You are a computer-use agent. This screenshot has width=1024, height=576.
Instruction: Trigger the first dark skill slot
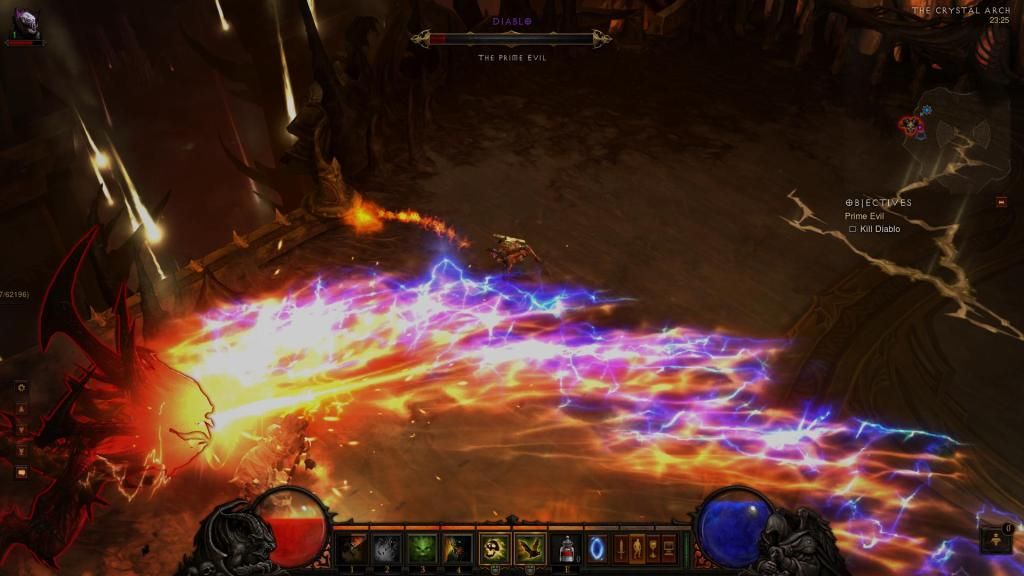click(x=351, y=548)
